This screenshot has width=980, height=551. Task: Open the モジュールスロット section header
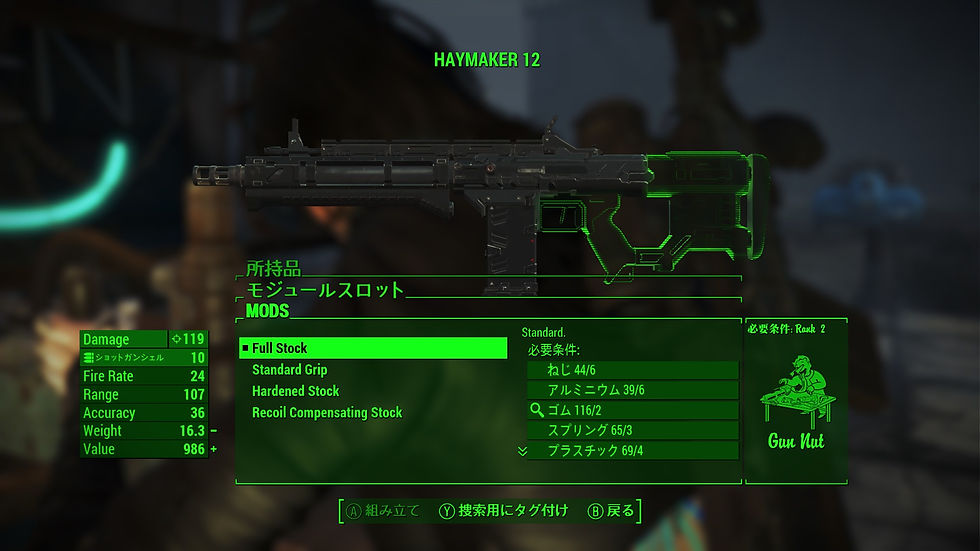pyautogui.click(x=325, y=290)
